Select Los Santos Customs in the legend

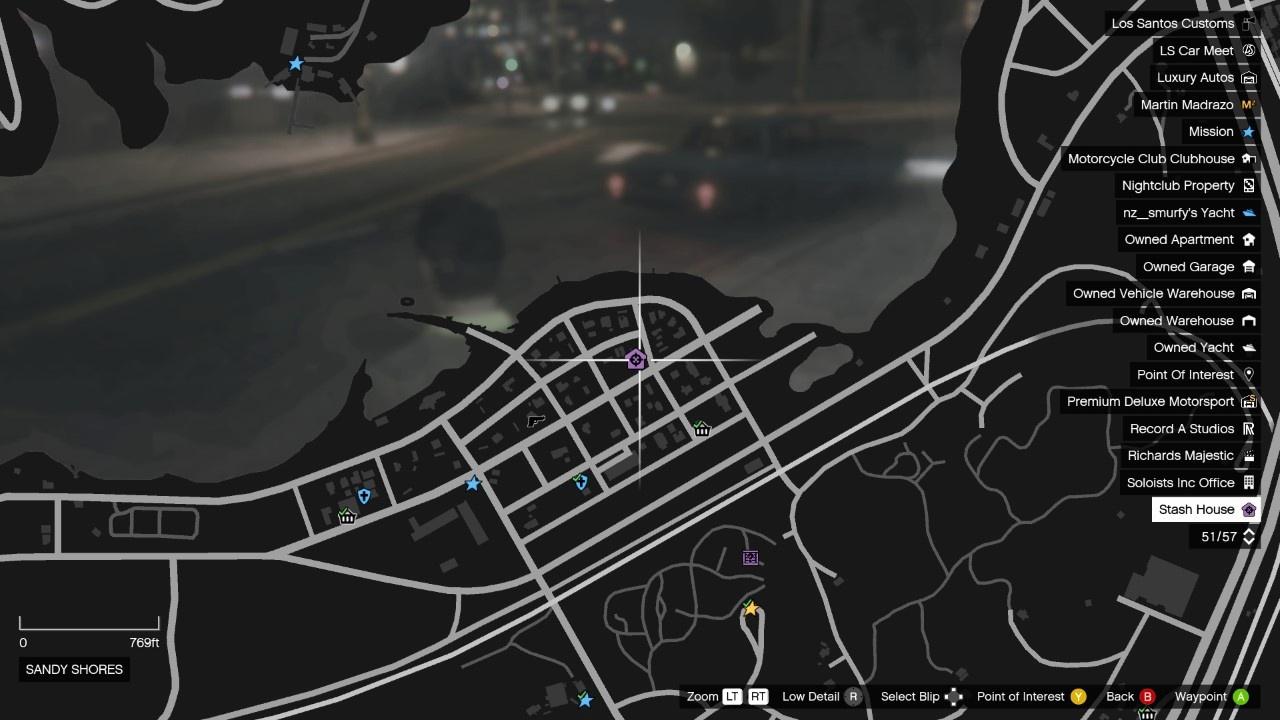[x=1182, y=23]
